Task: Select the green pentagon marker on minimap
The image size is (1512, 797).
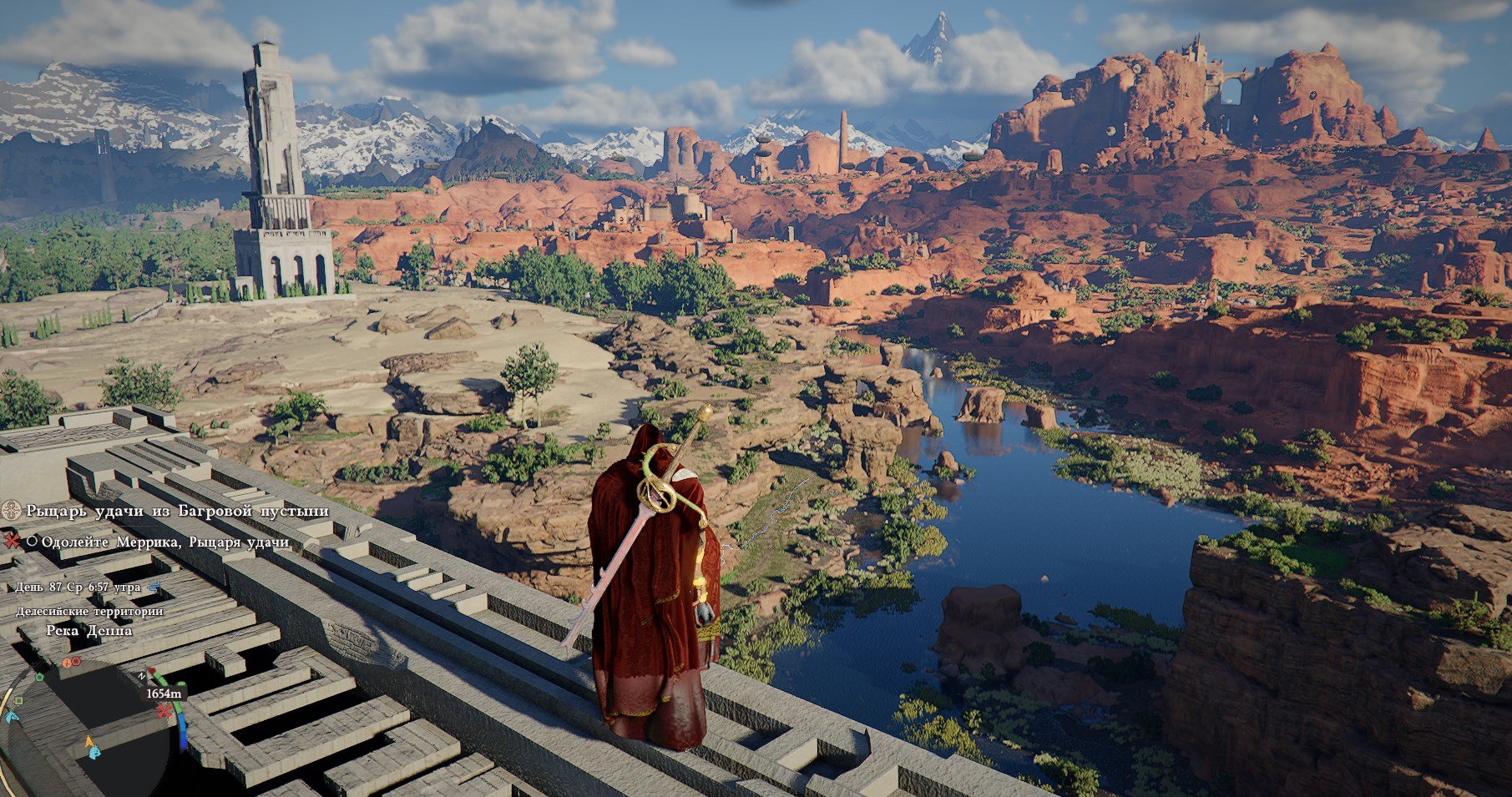Action: coord(39,676)
